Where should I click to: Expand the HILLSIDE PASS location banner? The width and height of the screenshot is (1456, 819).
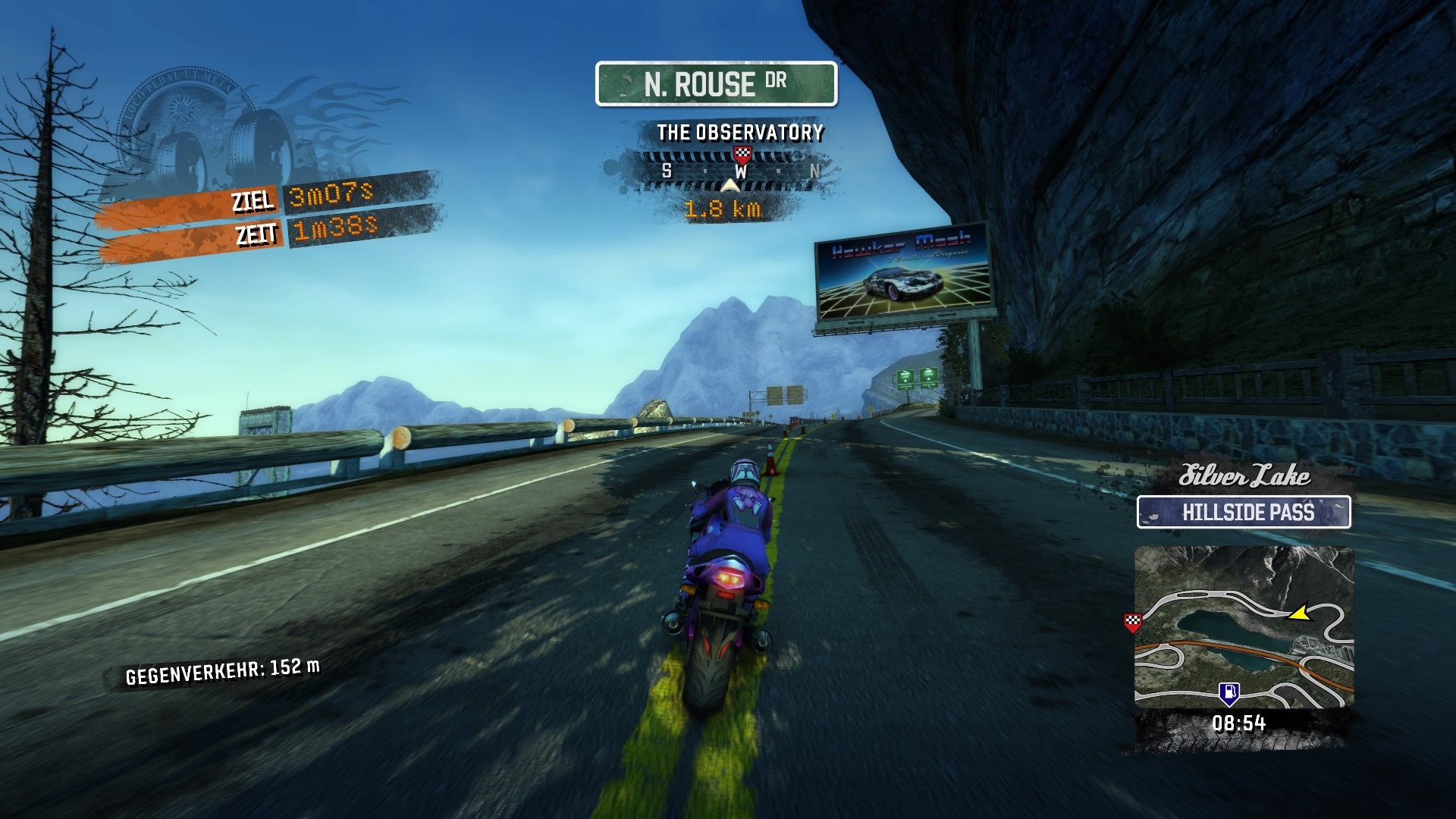pyautogui.click(x=1246, y=513)
